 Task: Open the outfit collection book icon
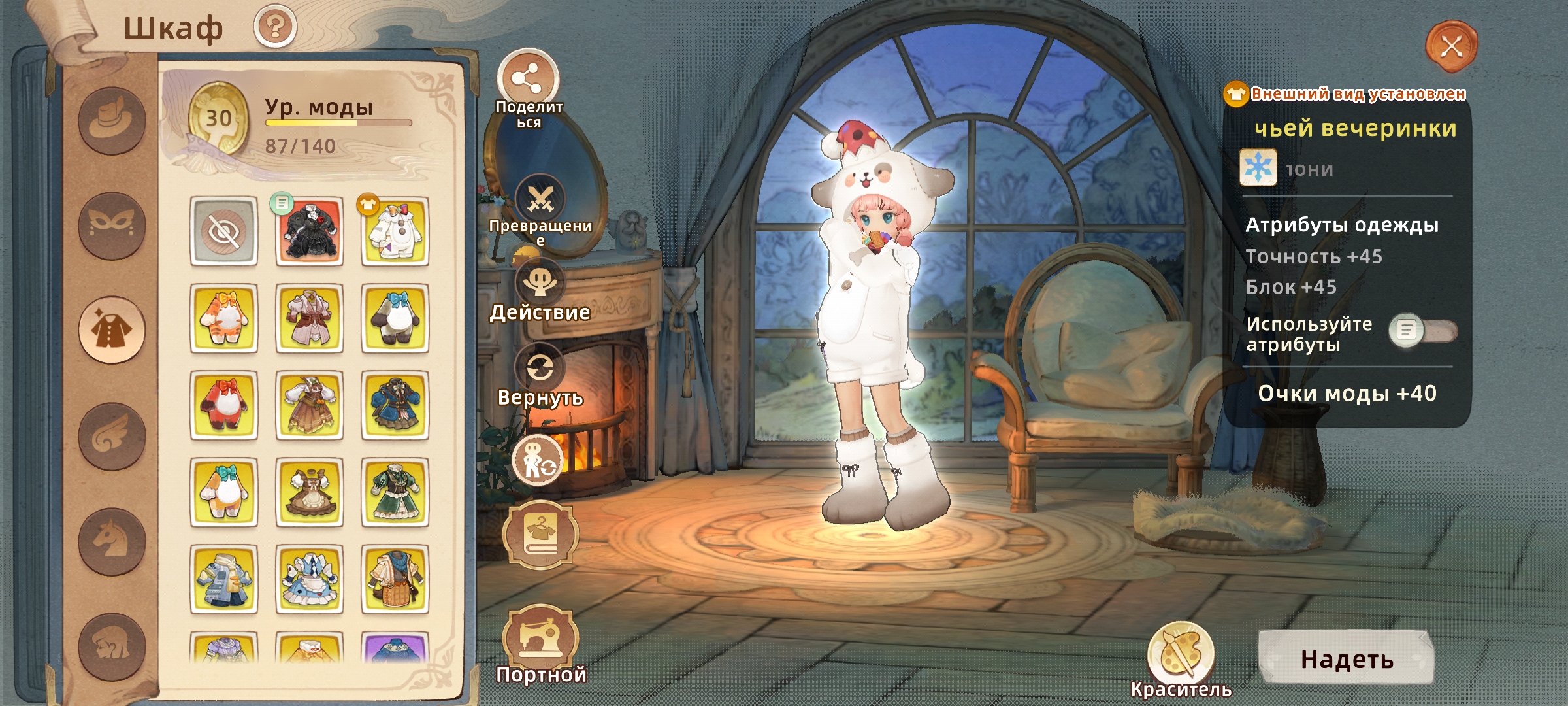tap(540, 535)
